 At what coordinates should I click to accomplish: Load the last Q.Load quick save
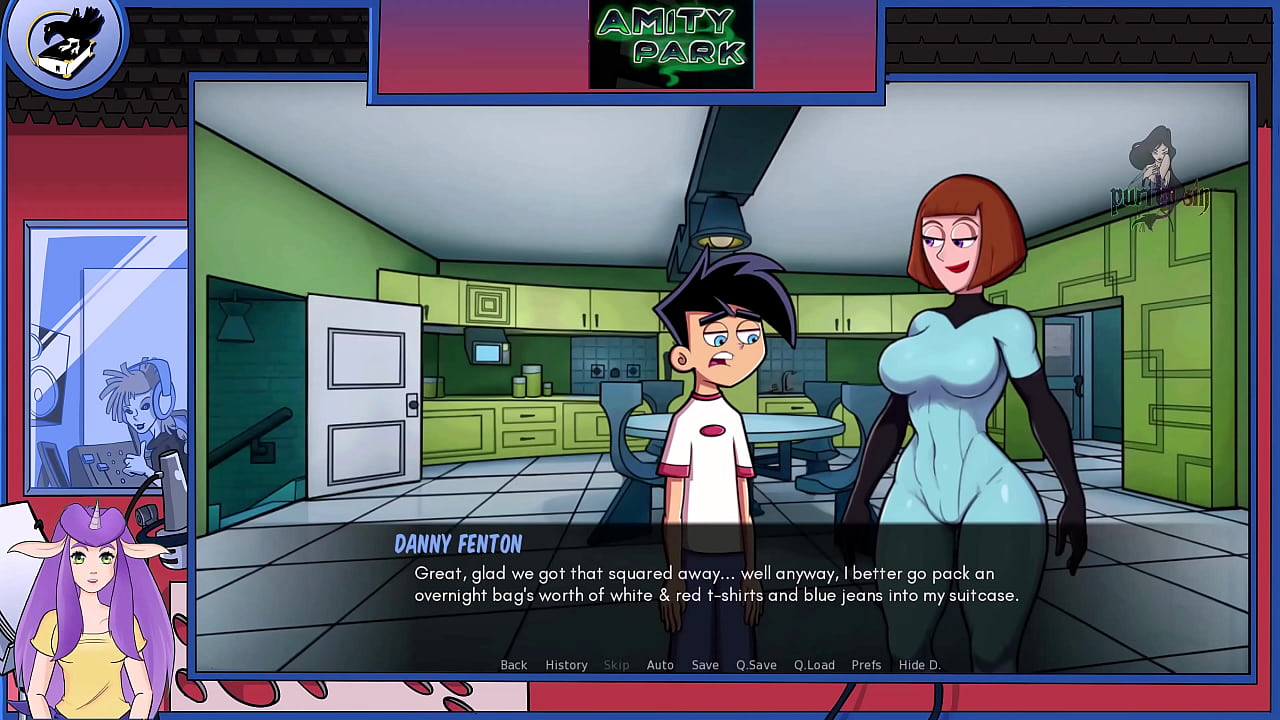[x=813, y=664]
